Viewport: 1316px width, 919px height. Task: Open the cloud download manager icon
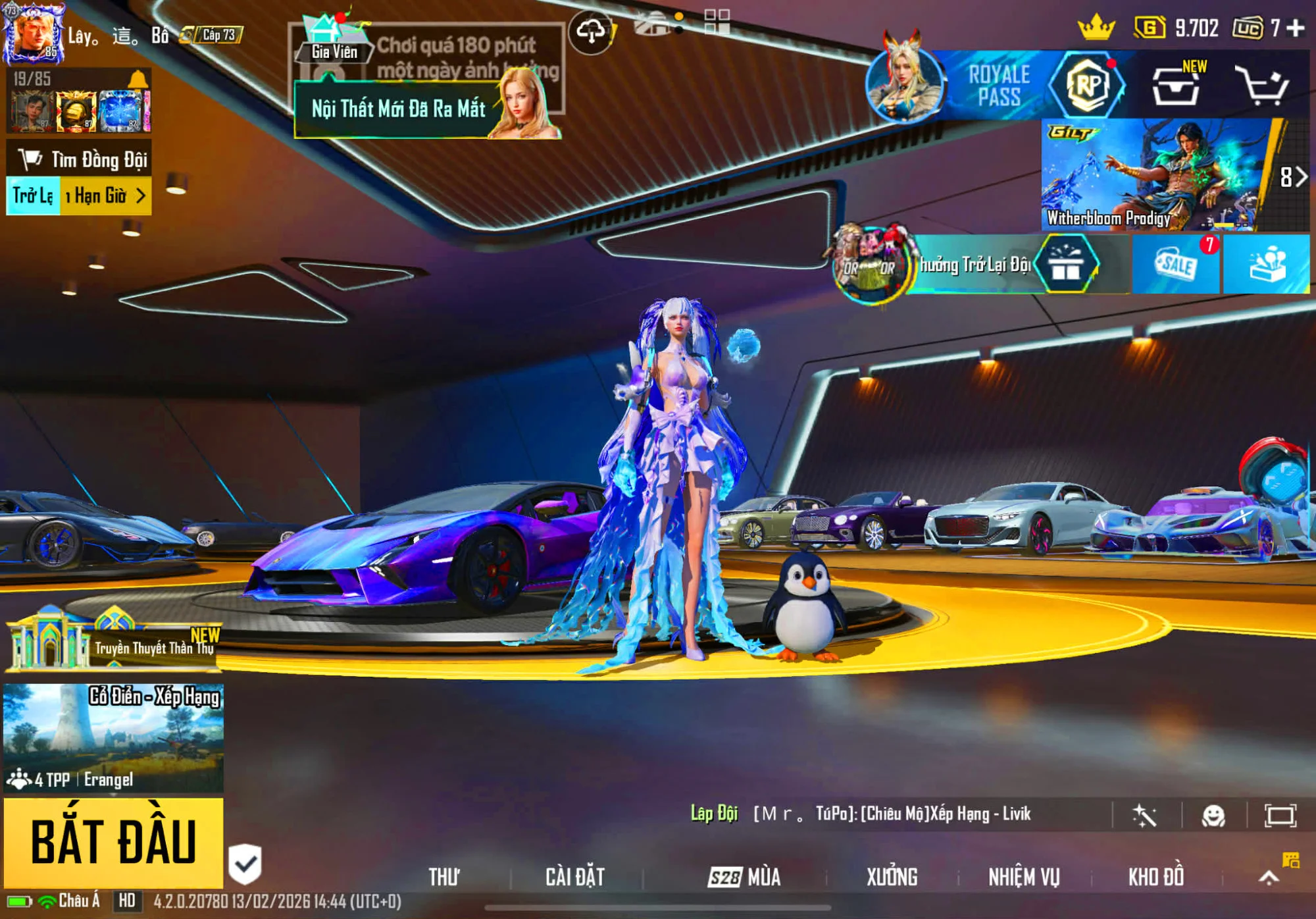[x=592, y=30]
